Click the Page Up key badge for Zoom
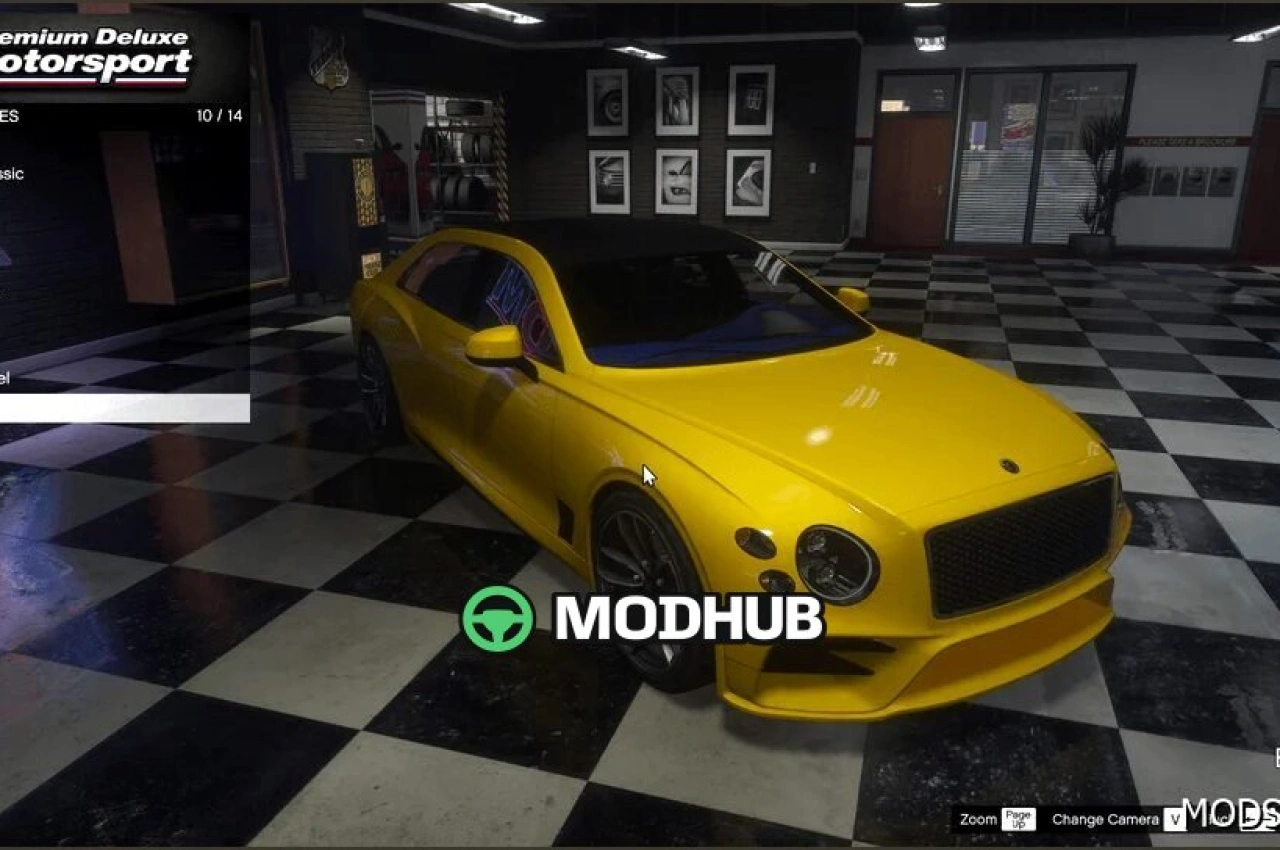The height and width of the screenshot is (850, 1280). point(1018,820)
